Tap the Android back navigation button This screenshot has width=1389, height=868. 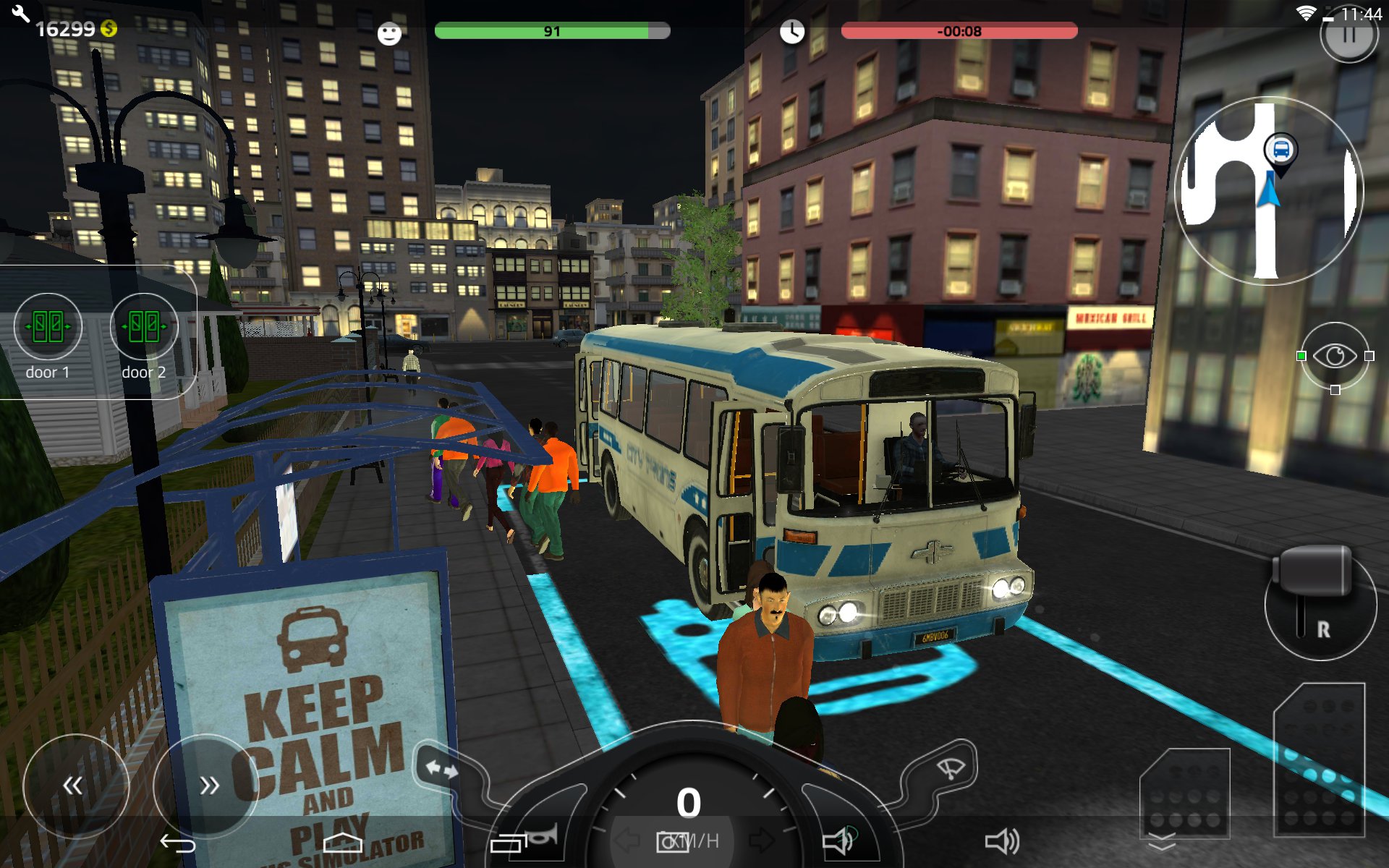[178, 843]
